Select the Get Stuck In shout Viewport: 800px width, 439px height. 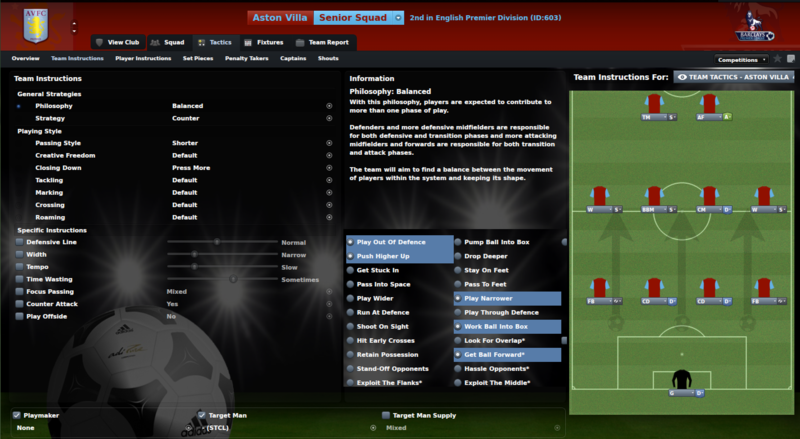[378, 270]
